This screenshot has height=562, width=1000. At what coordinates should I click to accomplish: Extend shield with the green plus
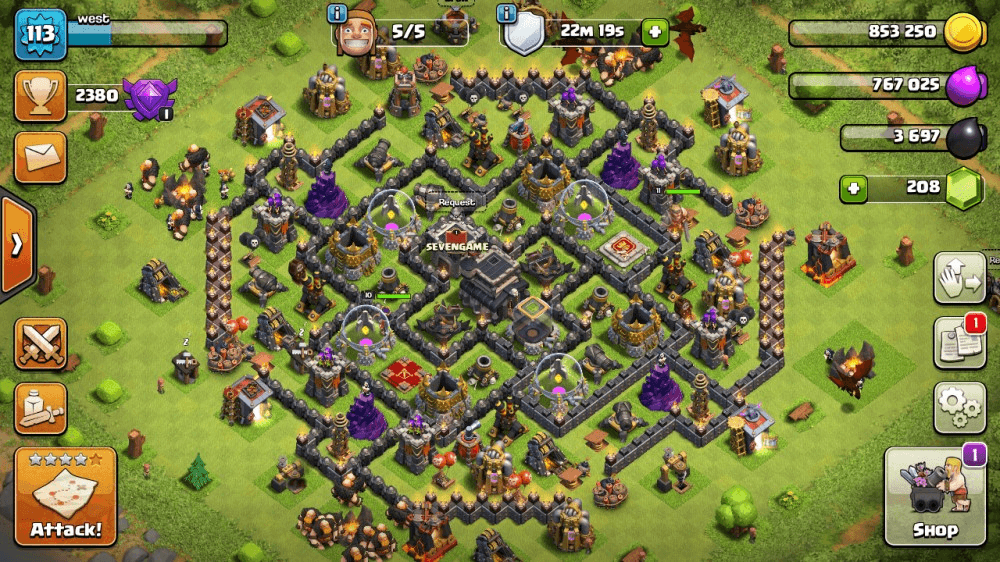tap(655, 31)
